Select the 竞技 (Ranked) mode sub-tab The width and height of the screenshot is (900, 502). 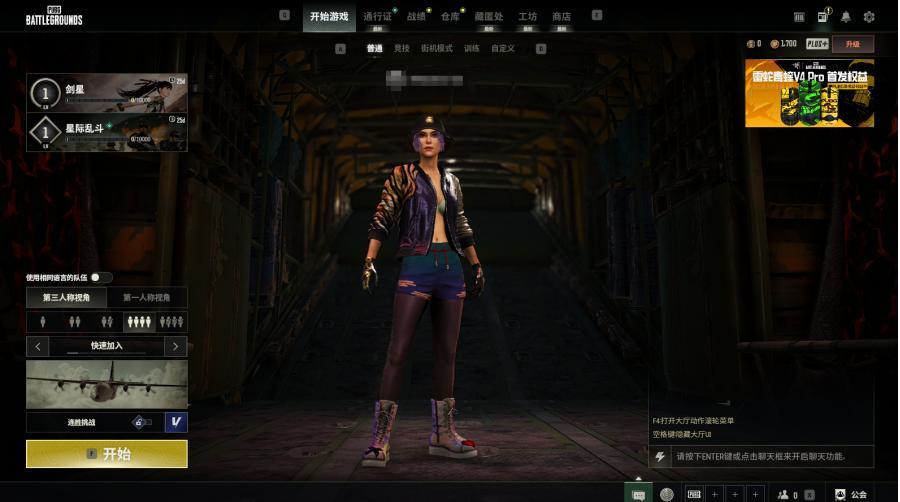pyautogui.click(x=401, y=48)
